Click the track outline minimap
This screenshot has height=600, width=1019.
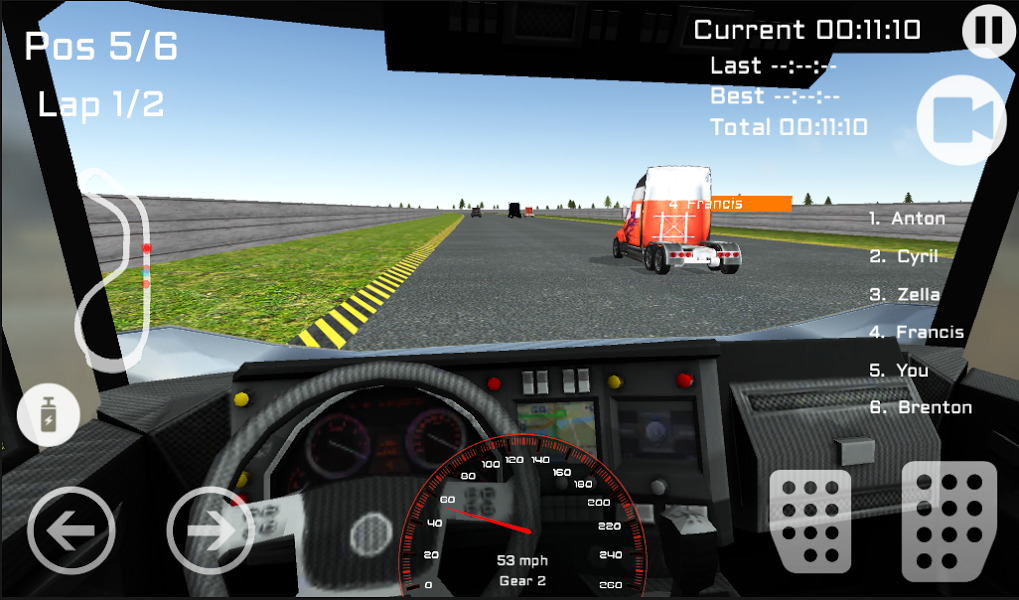117,266
